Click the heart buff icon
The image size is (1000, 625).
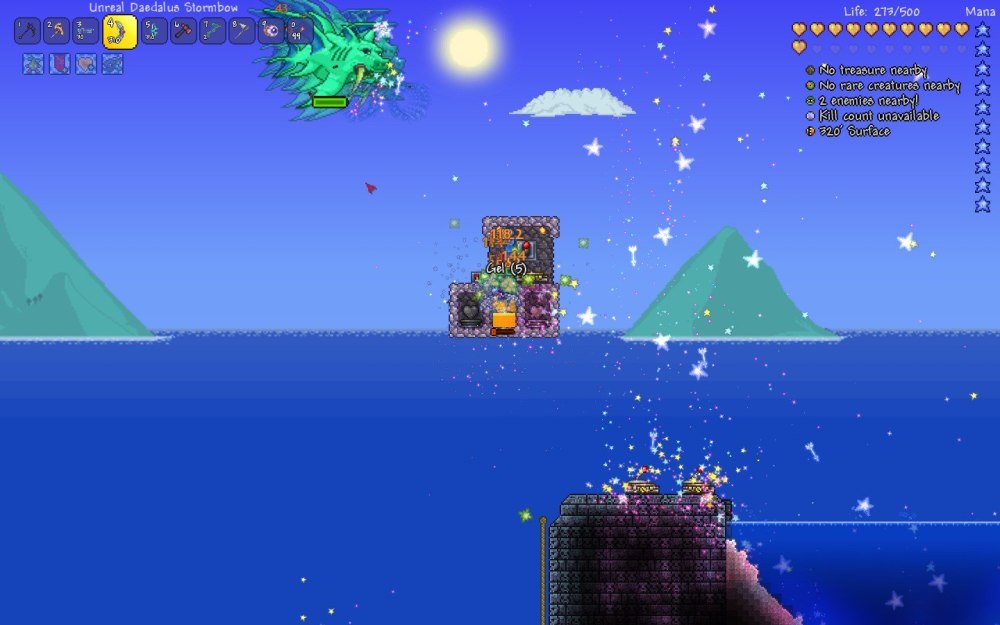coord(86,64)
